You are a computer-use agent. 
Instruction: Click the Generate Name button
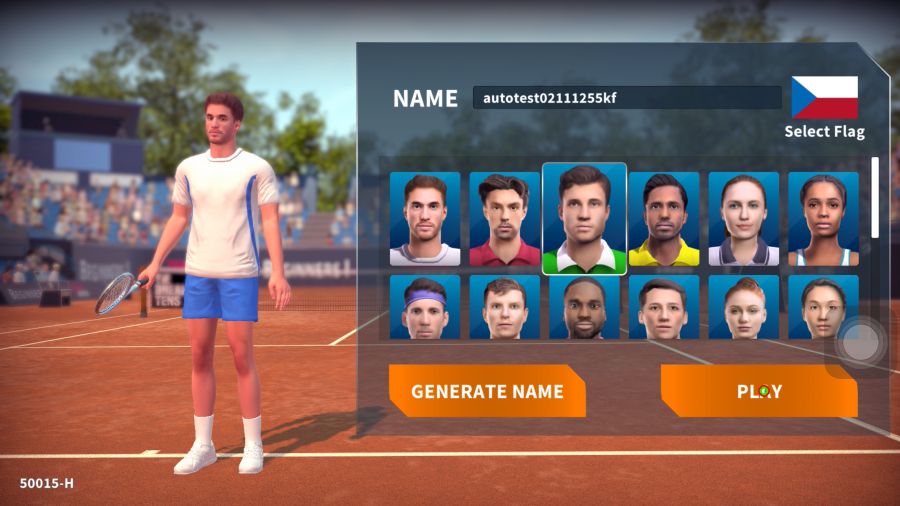(487, 391)
